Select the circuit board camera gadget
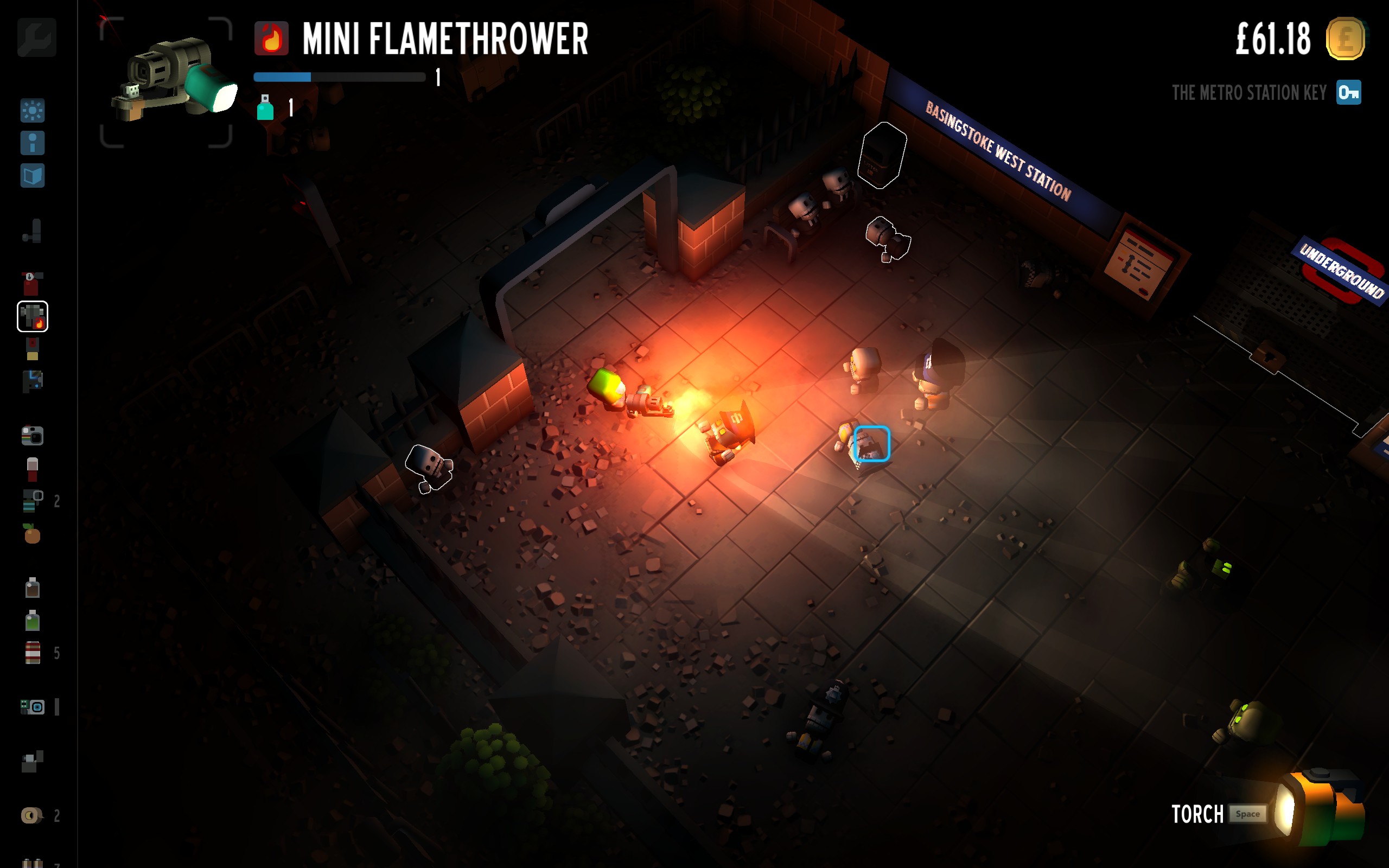This screenshot has height=868, width=1389. click(x=33, y=707)
